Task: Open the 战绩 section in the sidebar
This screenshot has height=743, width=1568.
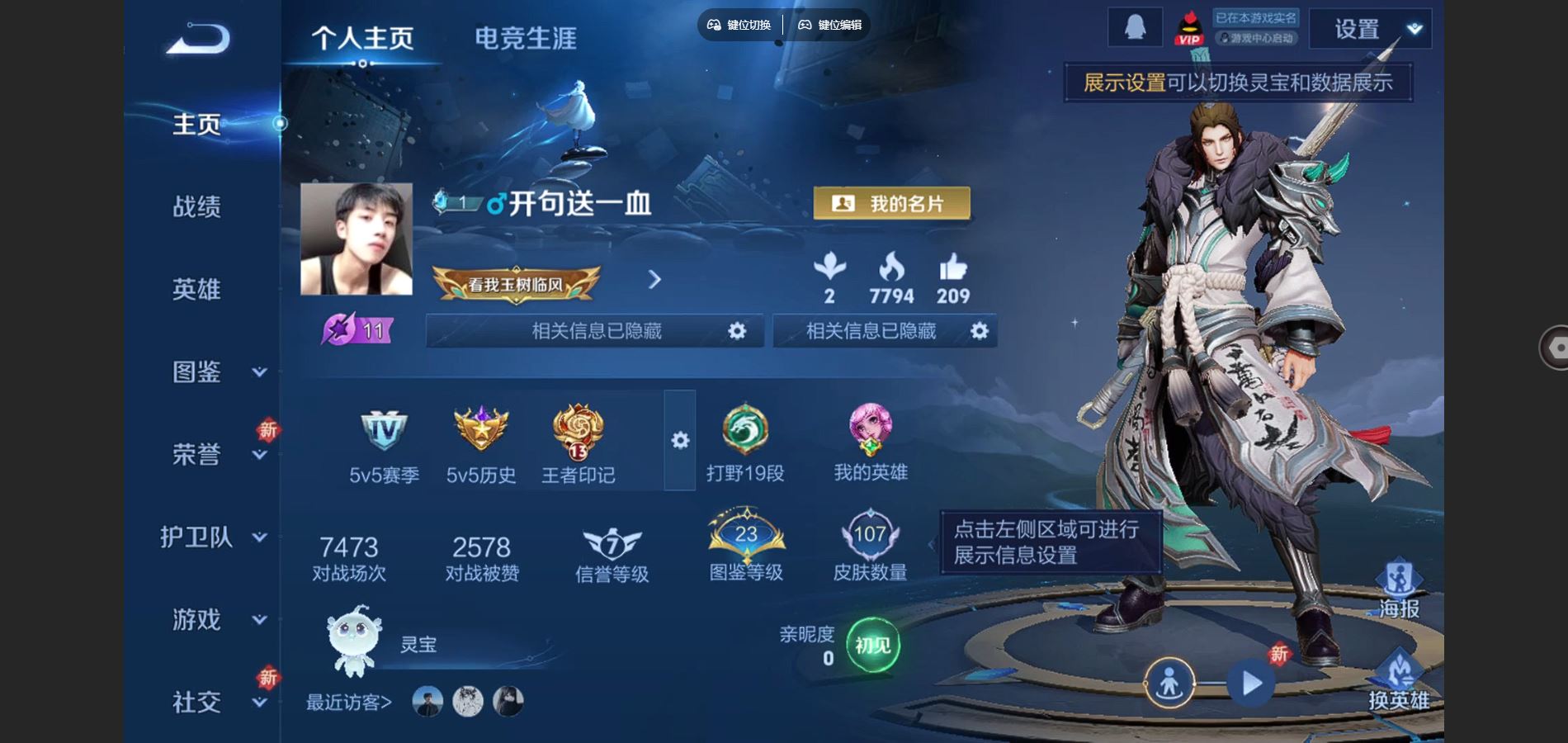Action: tap(196, 206)
